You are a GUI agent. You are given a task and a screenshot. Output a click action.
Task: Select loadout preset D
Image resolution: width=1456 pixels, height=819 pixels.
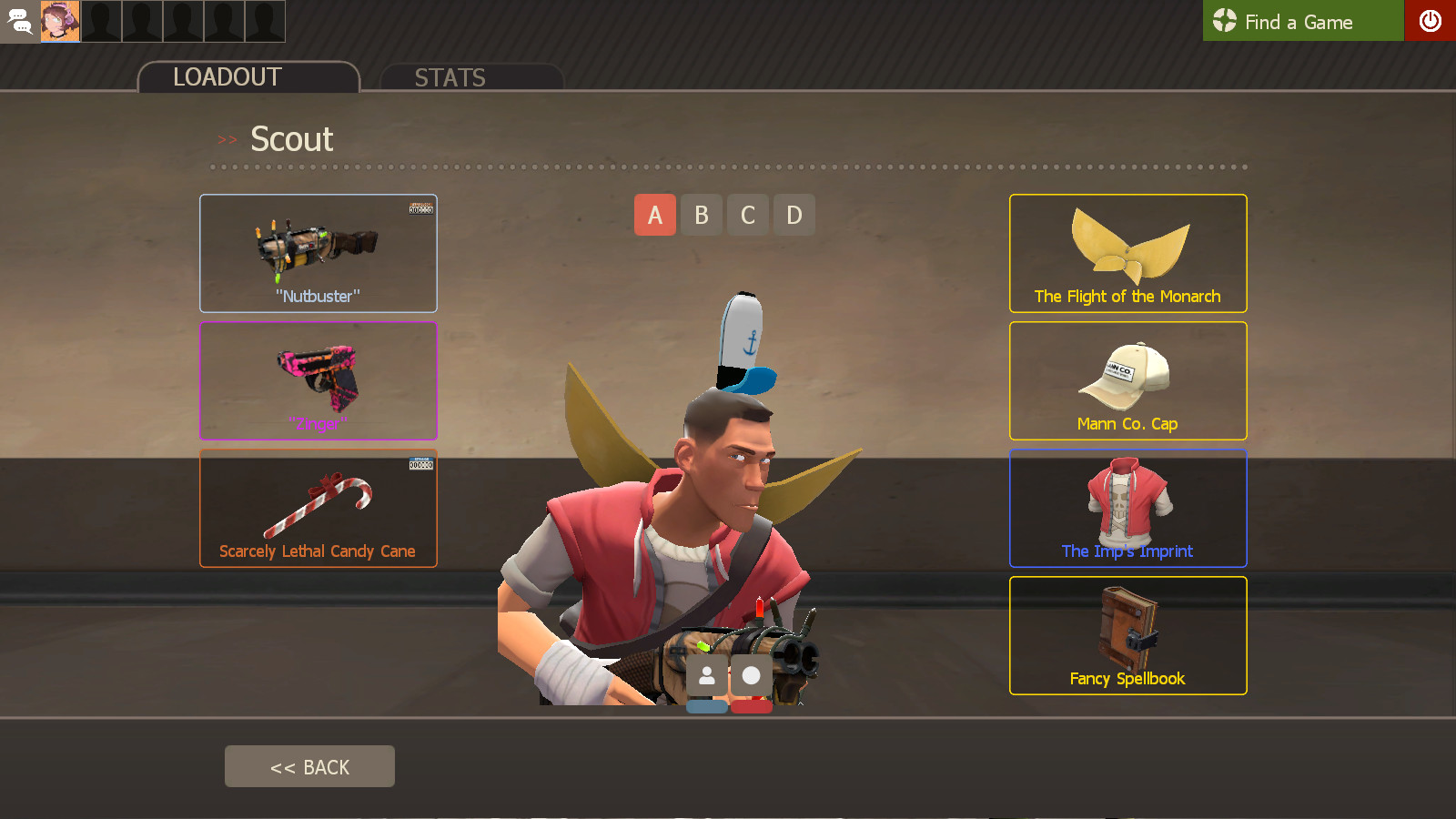794,215
